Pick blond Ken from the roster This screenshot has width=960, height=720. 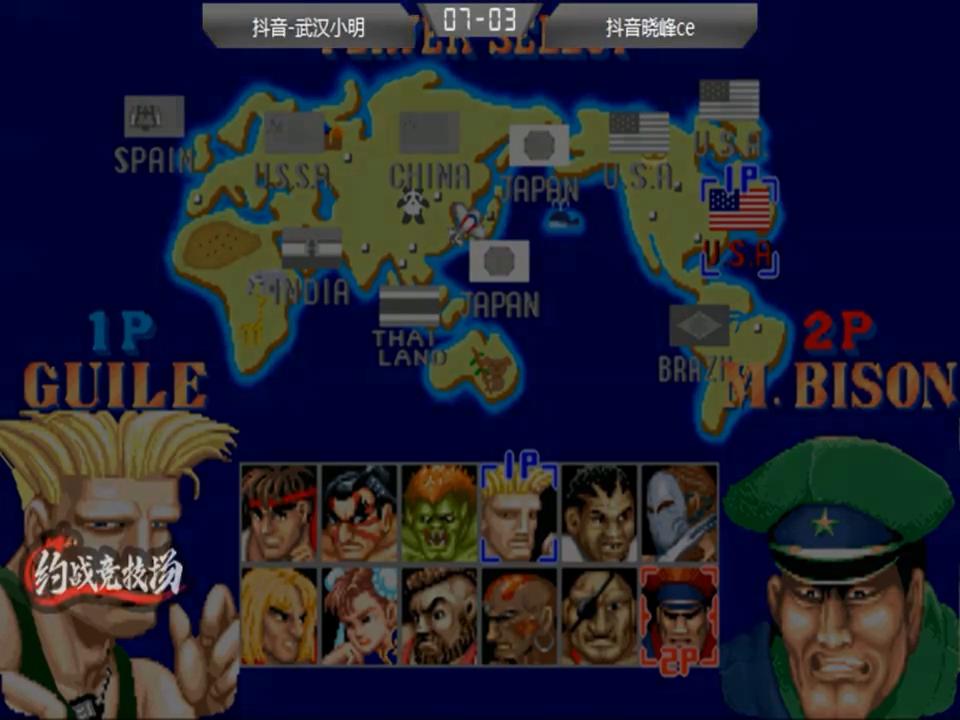tap(279, 616)
